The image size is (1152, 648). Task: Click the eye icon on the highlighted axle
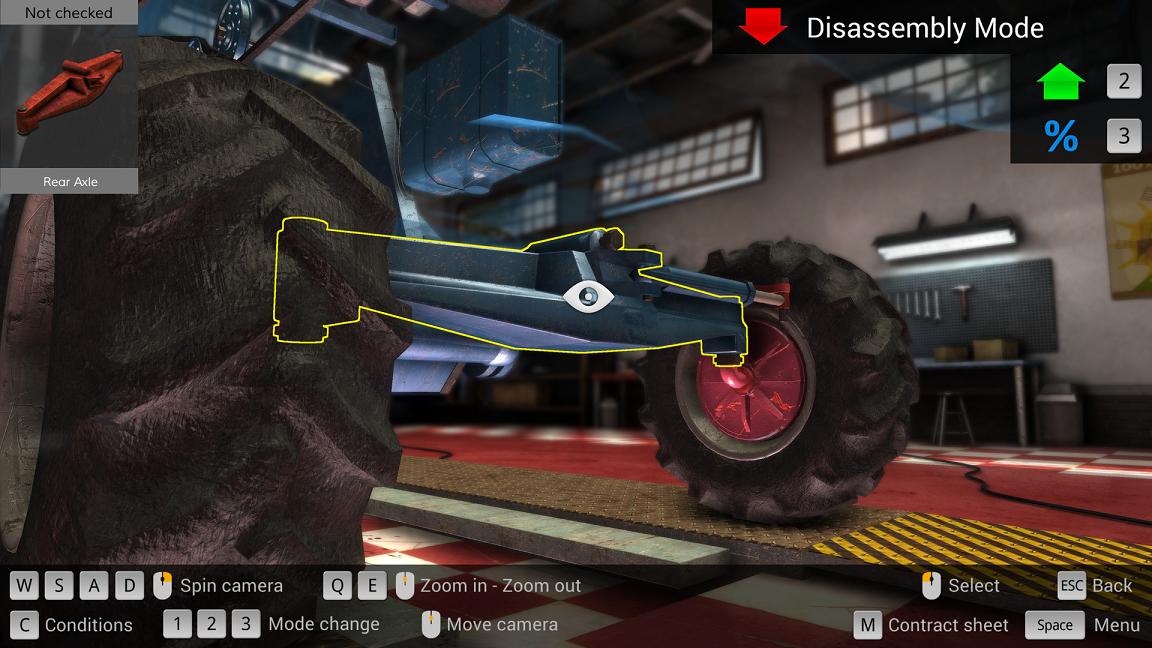[x=587, y=295]
